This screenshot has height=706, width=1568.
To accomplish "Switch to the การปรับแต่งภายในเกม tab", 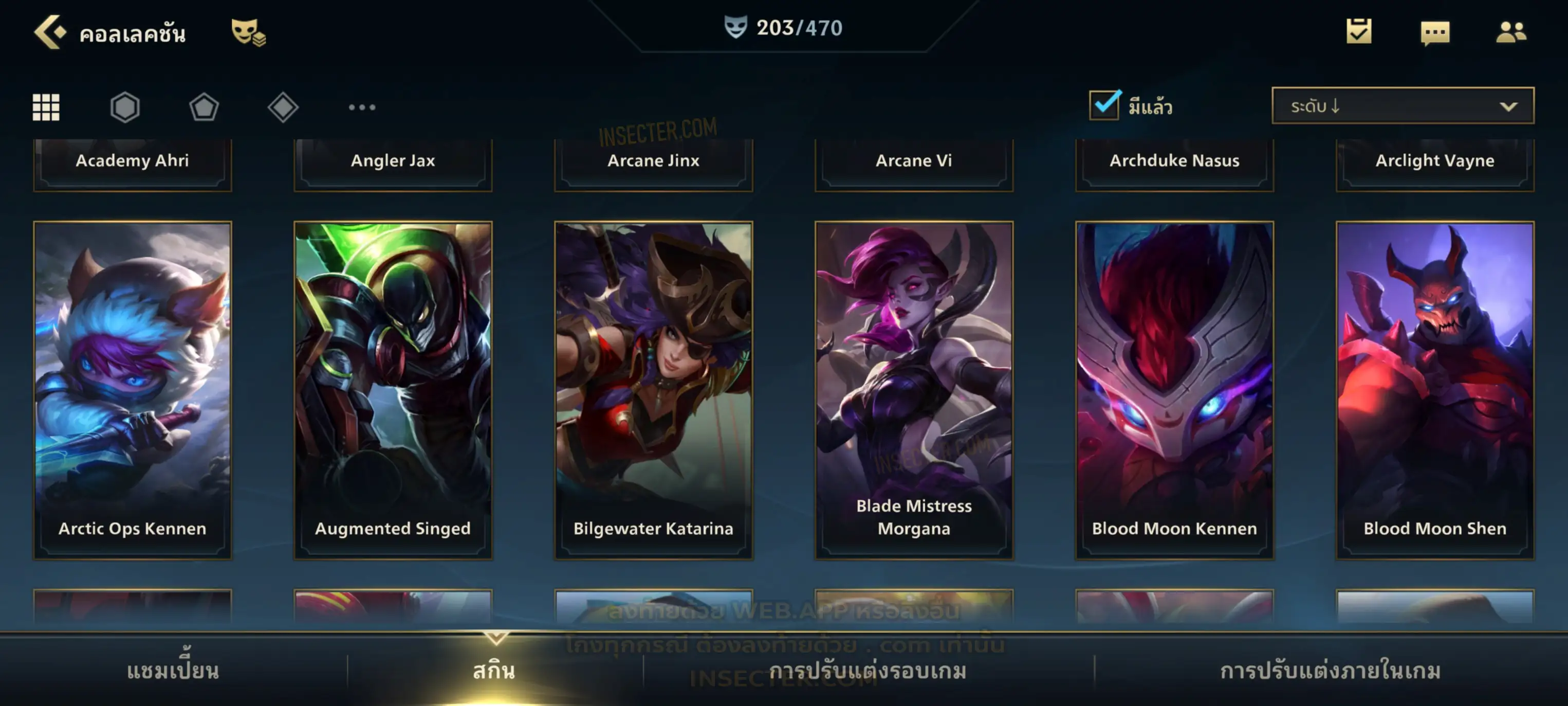I will [x=1331, y=671].
